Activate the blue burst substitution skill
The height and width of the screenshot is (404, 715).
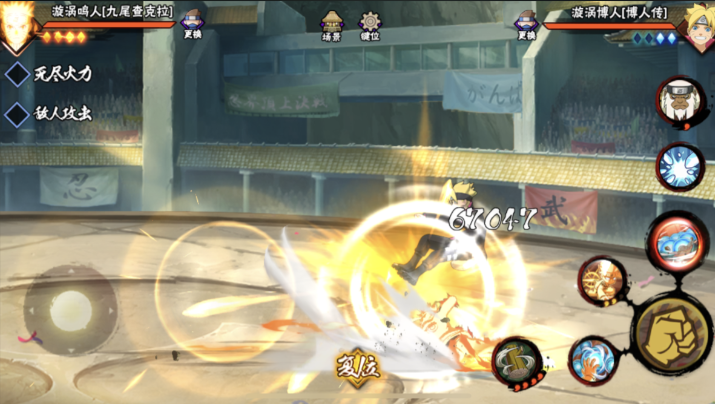[680, 166]
